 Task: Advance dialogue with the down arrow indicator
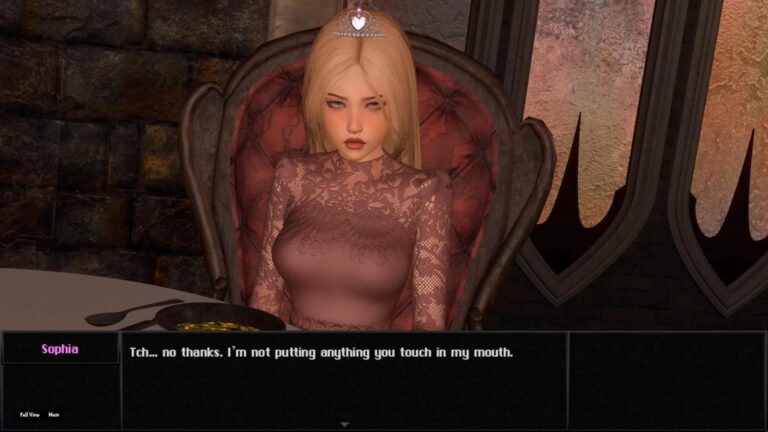(345, 424)
